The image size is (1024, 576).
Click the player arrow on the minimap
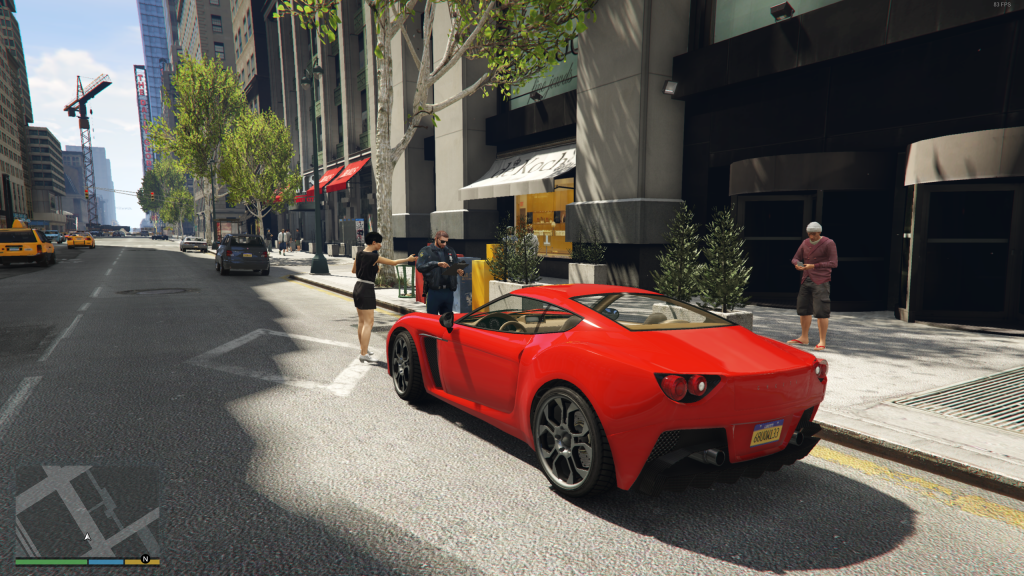click(86, 537)
